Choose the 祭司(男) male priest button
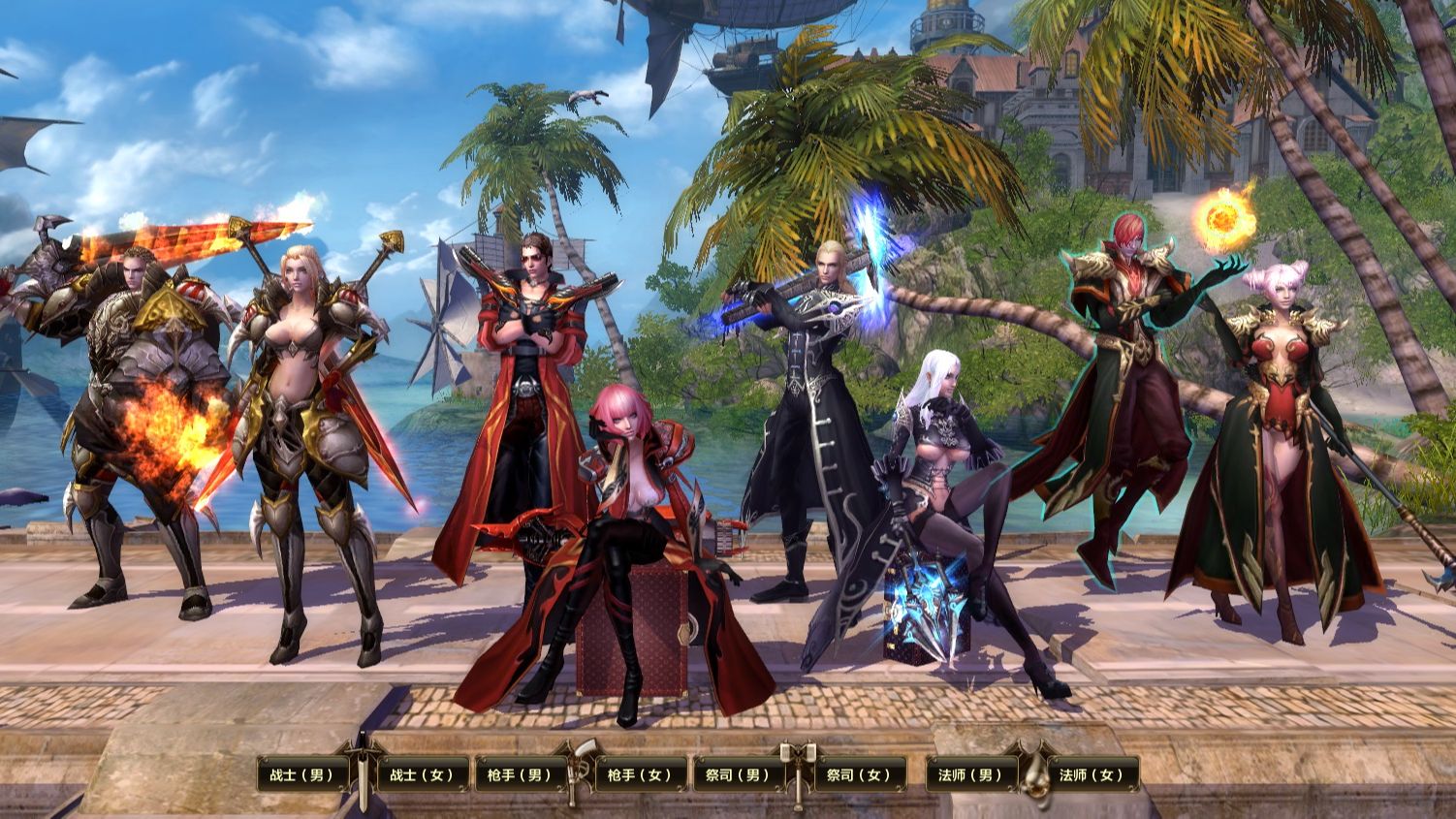The width and height of the screenshot is (1456, 819). tap(738, 774)
